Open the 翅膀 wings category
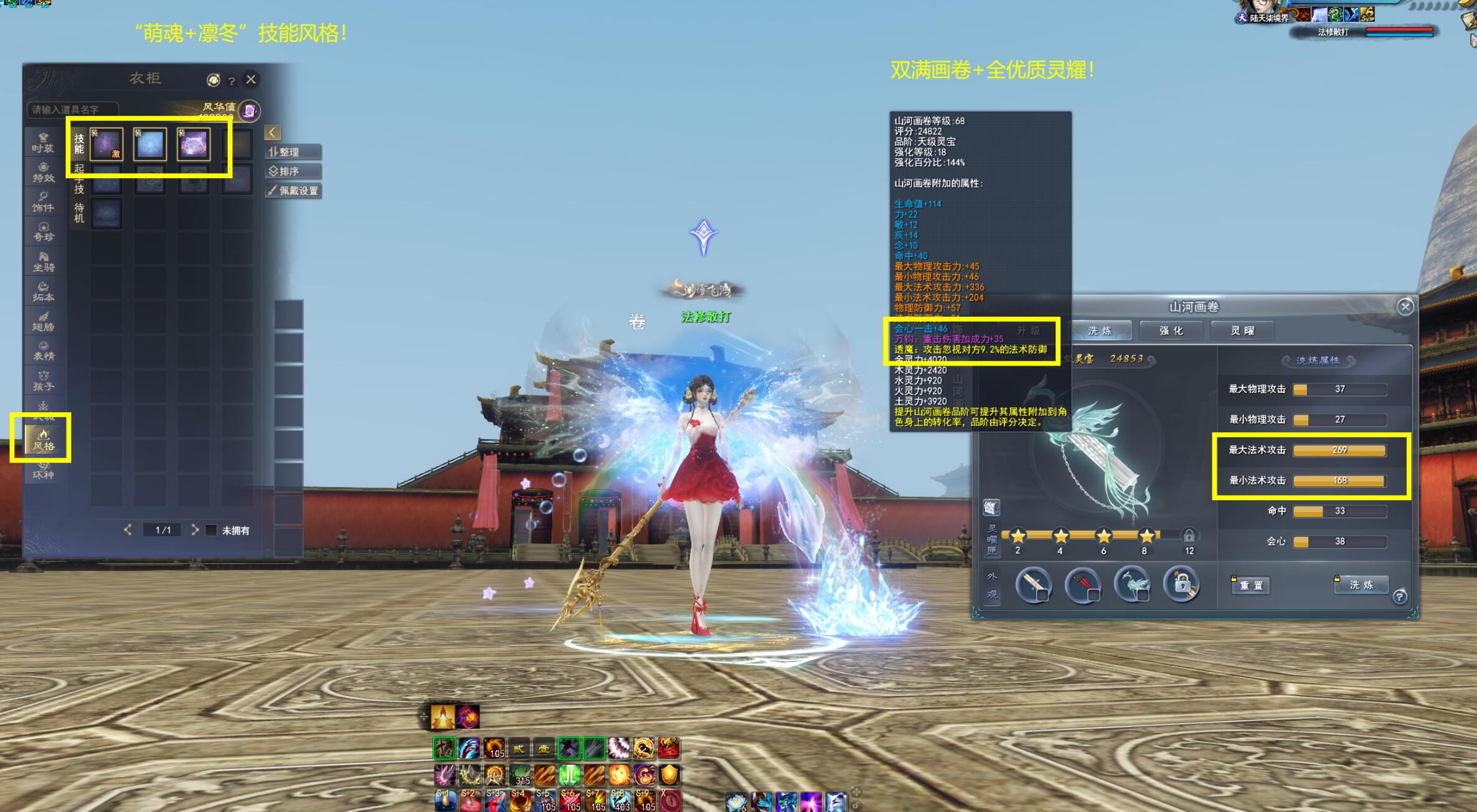This screenshot has width=1477, height=812. [44, 321]
